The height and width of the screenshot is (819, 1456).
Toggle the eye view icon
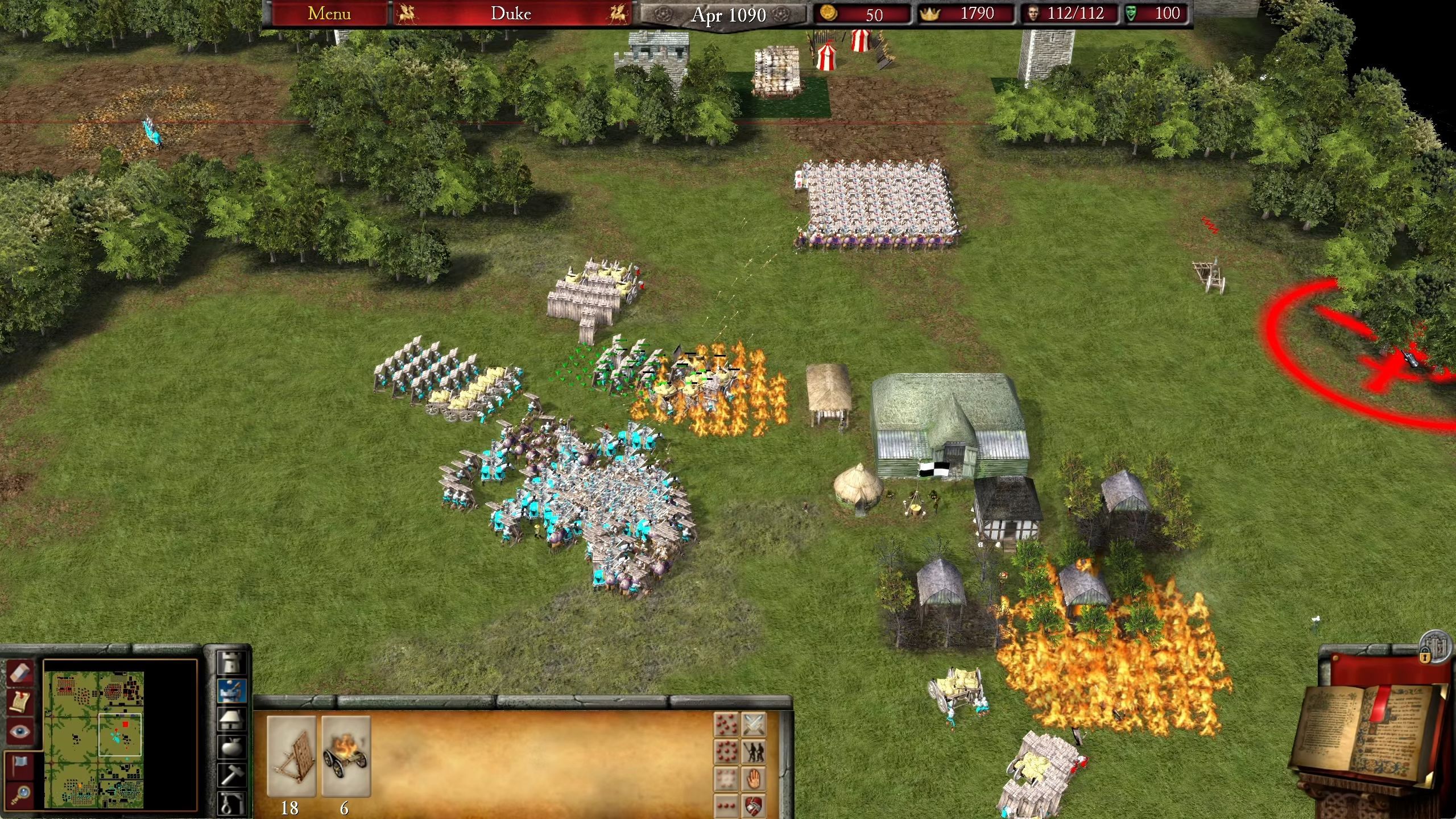pyautogui.click(x=20, y=731)
